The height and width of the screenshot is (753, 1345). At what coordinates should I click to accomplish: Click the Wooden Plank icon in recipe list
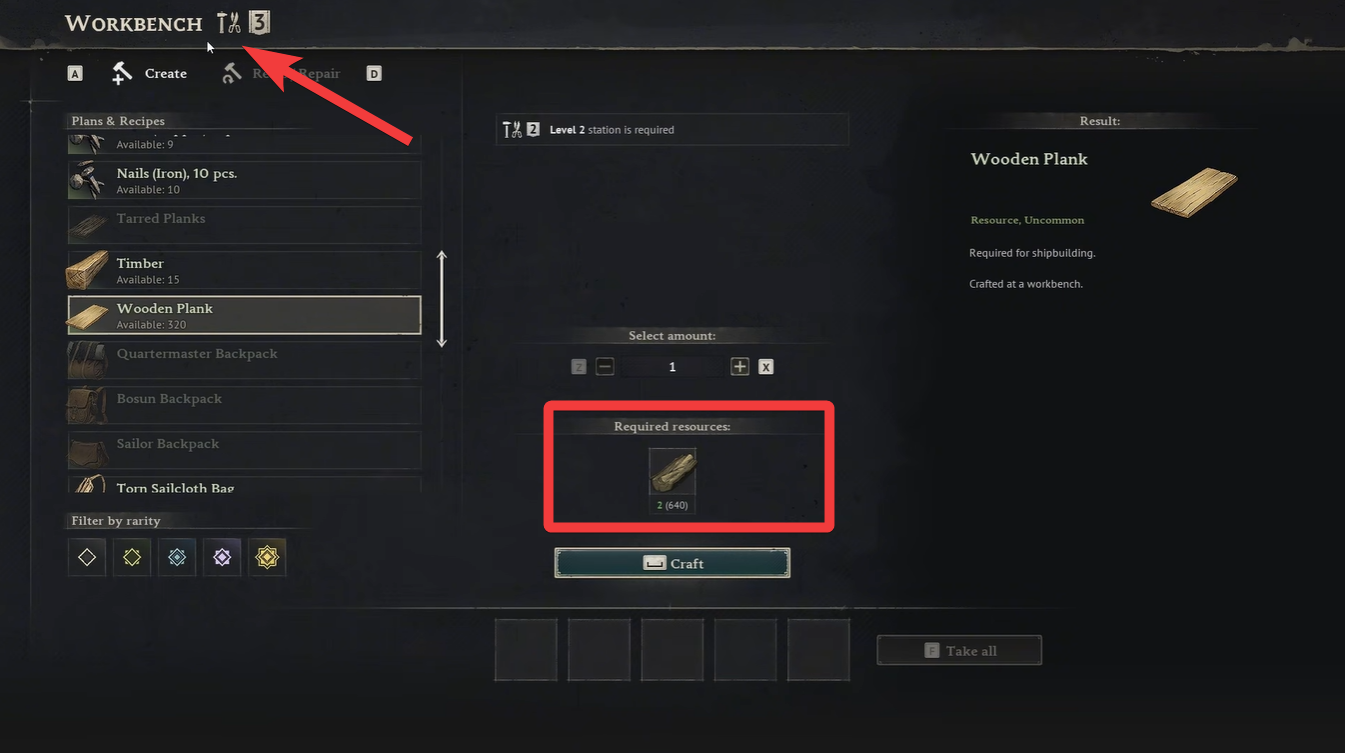pos(88,314)
